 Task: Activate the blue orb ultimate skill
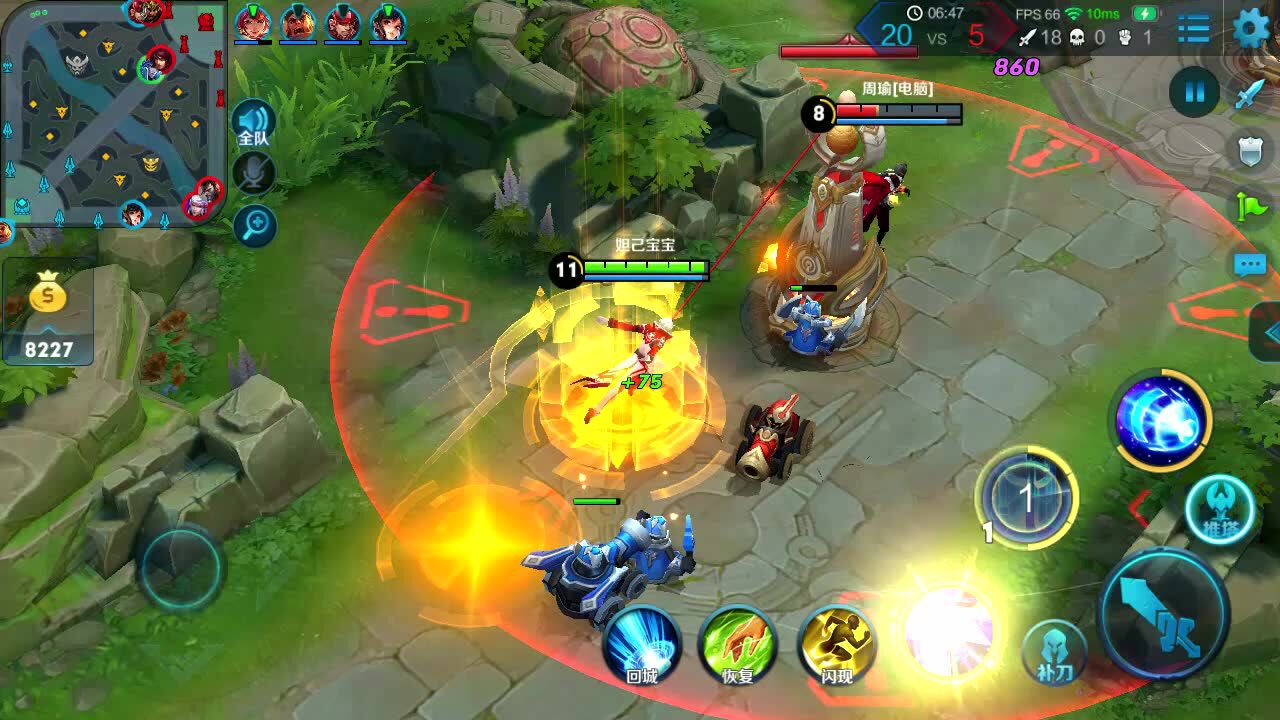[1162, 420]
